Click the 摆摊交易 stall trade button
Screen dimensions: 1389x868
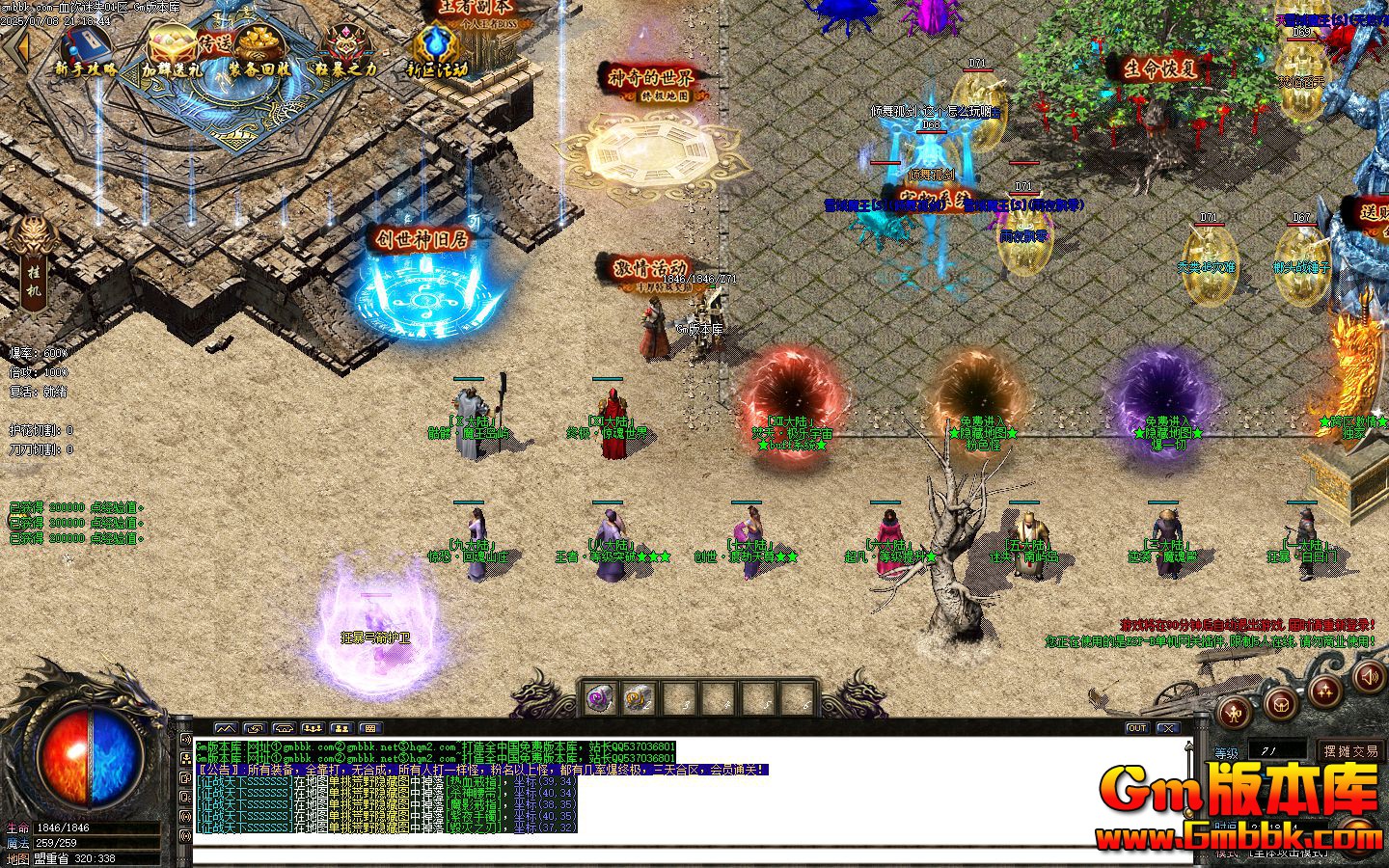pyautogui.click(x=1350, y=752)
